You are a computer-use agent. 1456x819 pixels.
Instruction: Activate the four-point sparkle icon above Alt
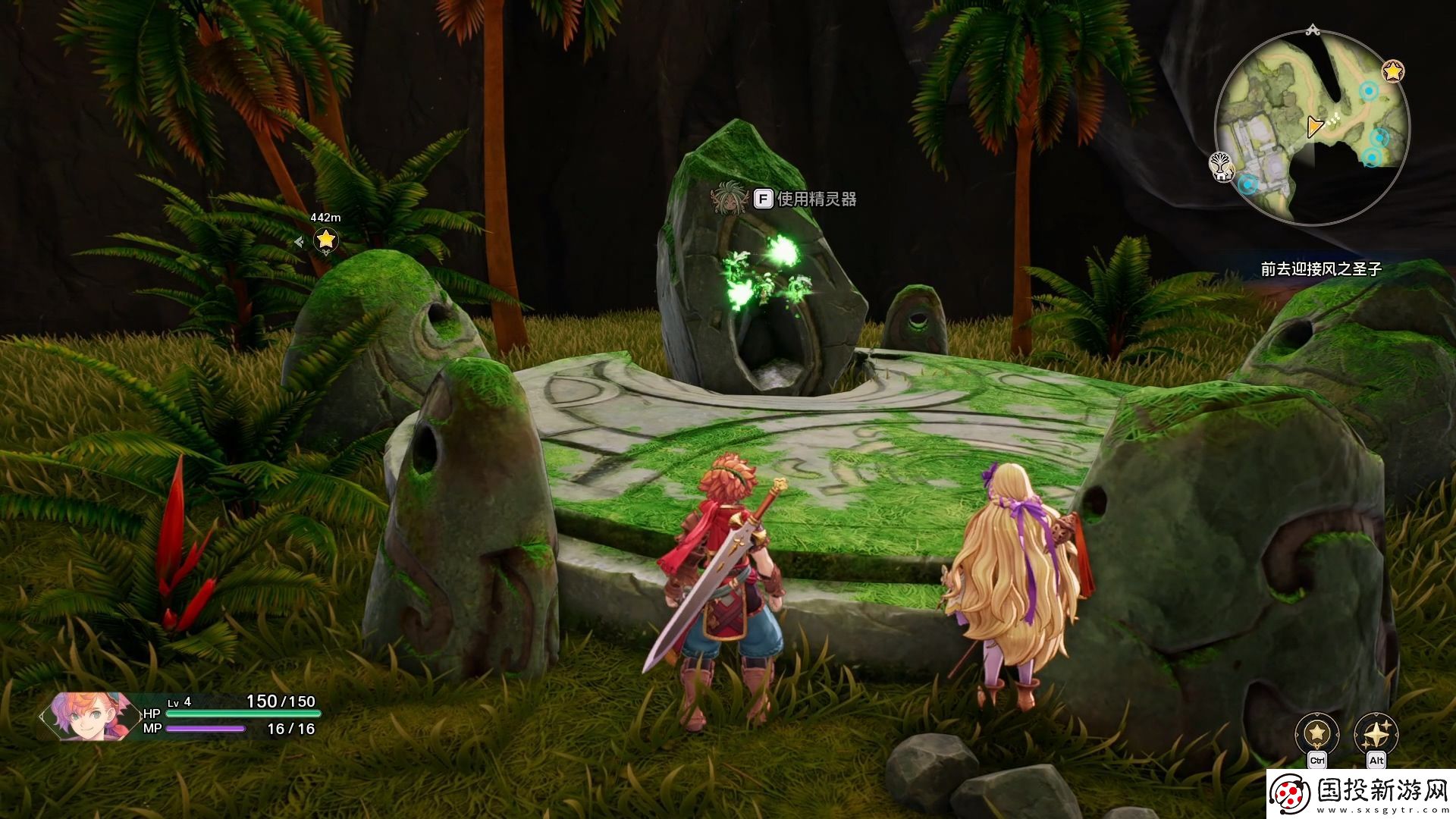(1376, 733)
